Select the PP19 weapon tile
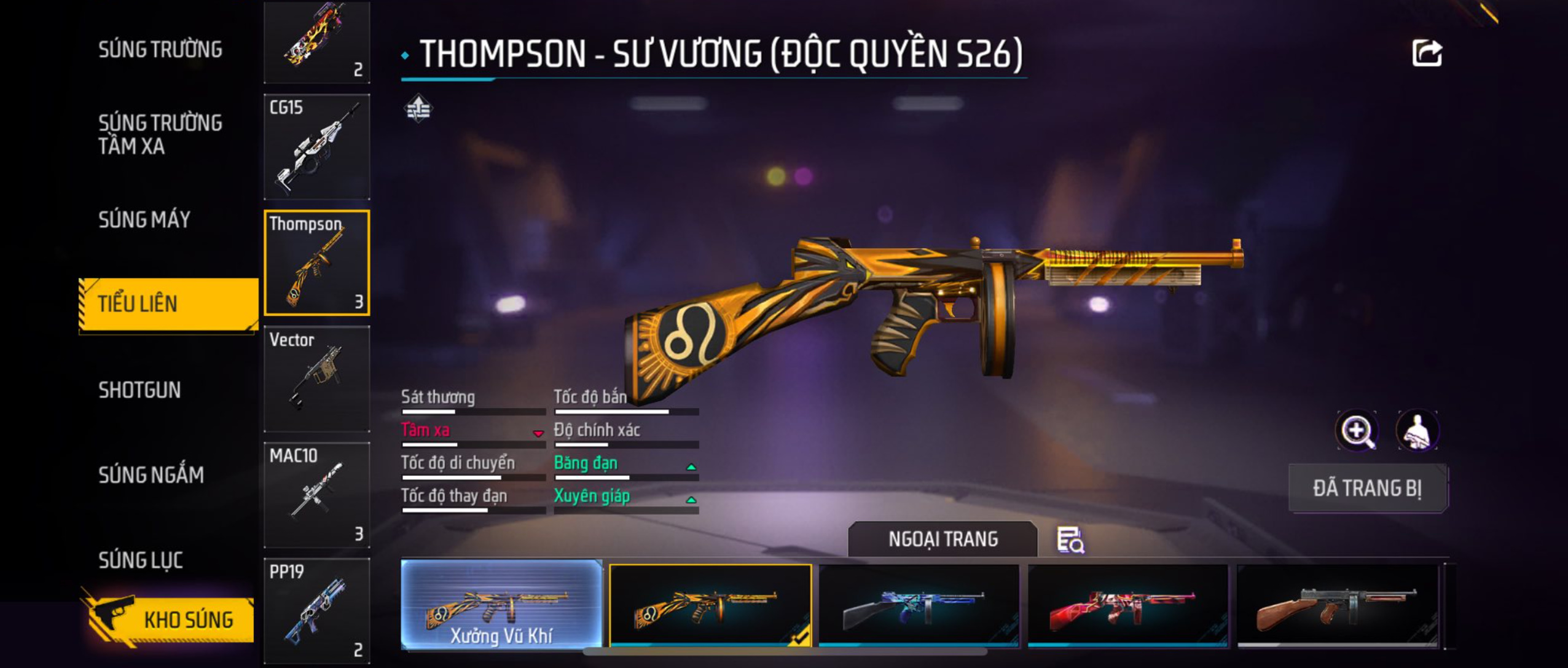The width and height of the screenshot is (1568, 668). 316,610
